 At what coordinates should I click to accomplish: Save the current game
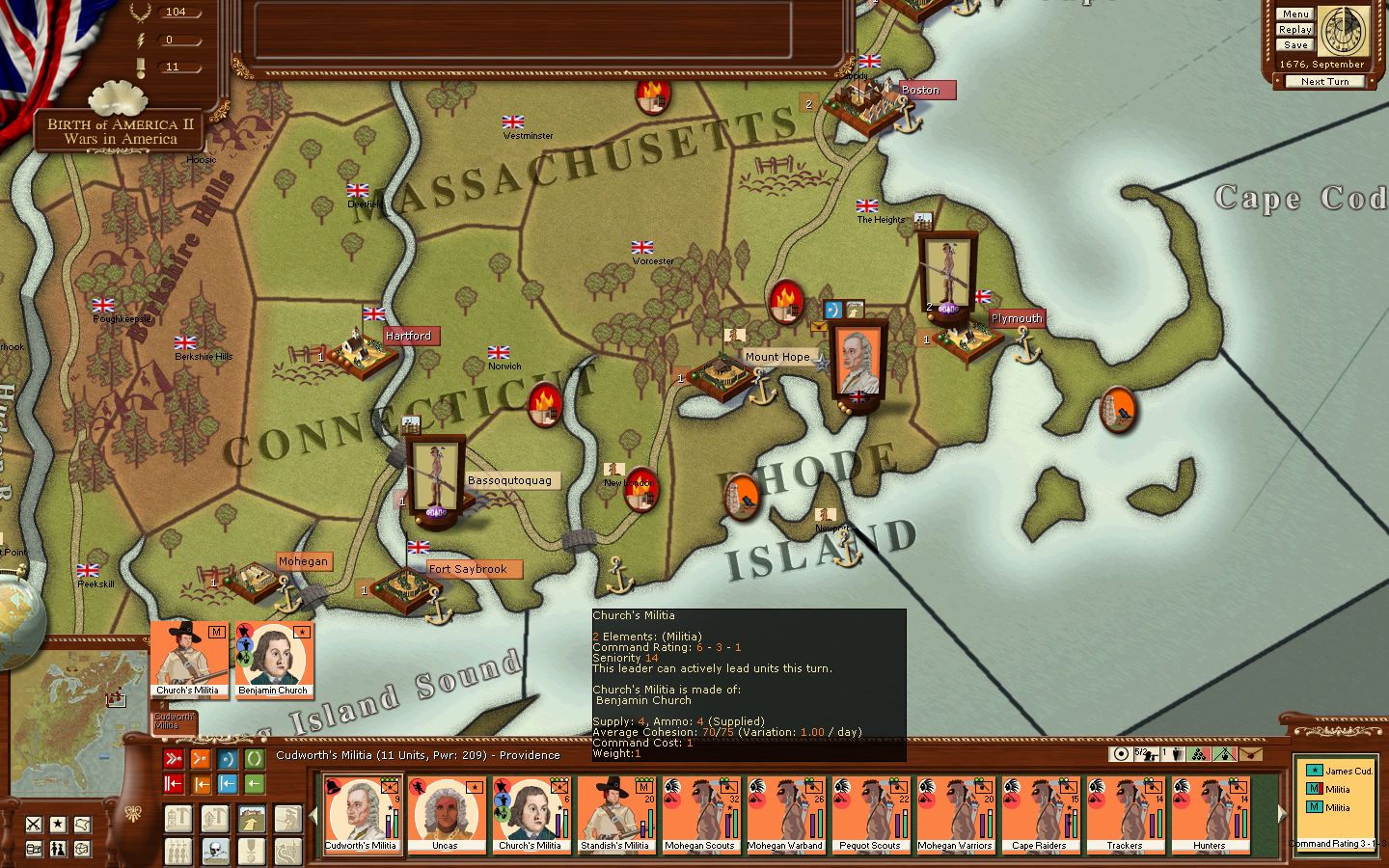click(x=1295, y=45)
